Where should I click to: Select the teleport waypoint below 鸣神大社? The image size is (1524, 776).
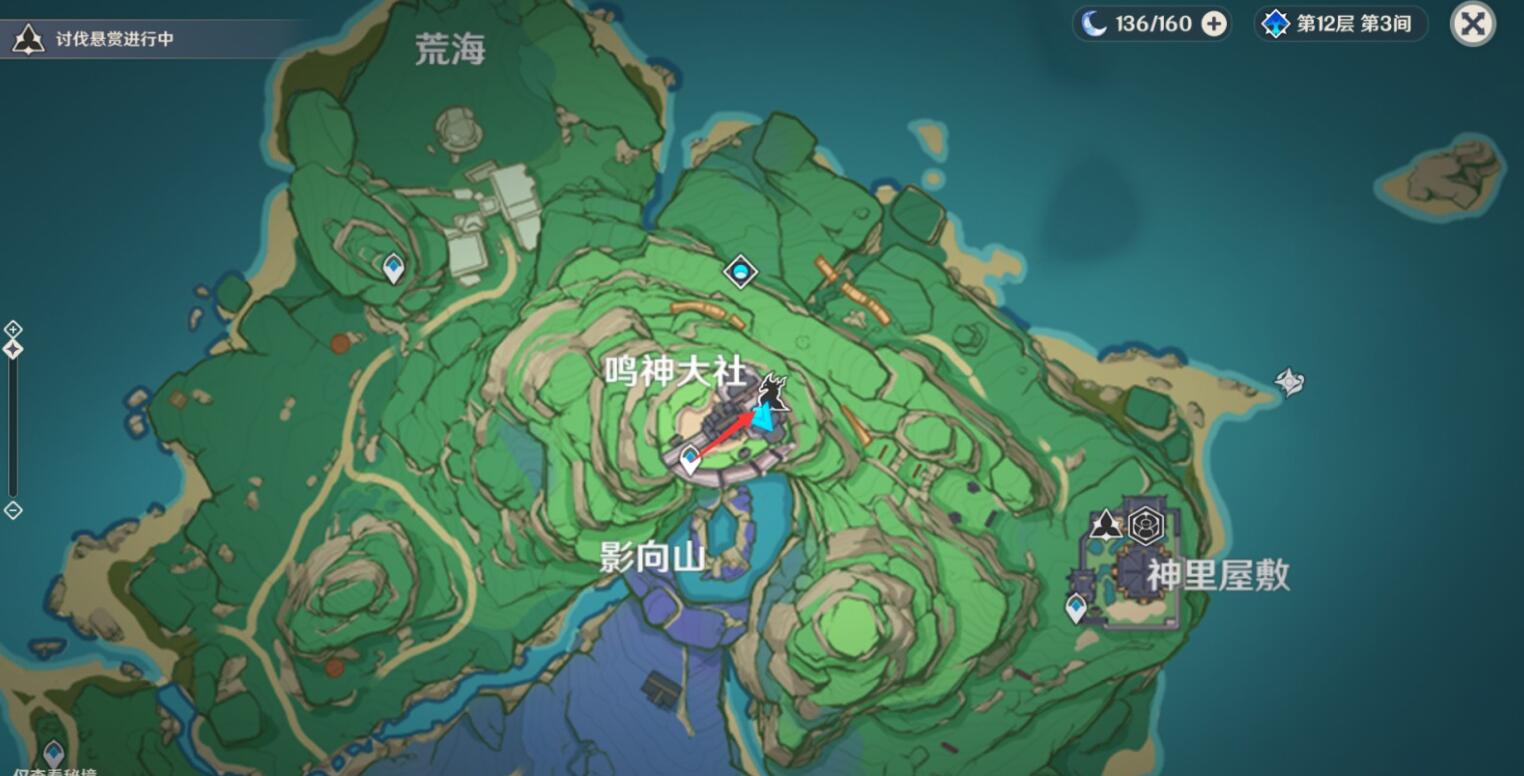(x=689, y=456)
